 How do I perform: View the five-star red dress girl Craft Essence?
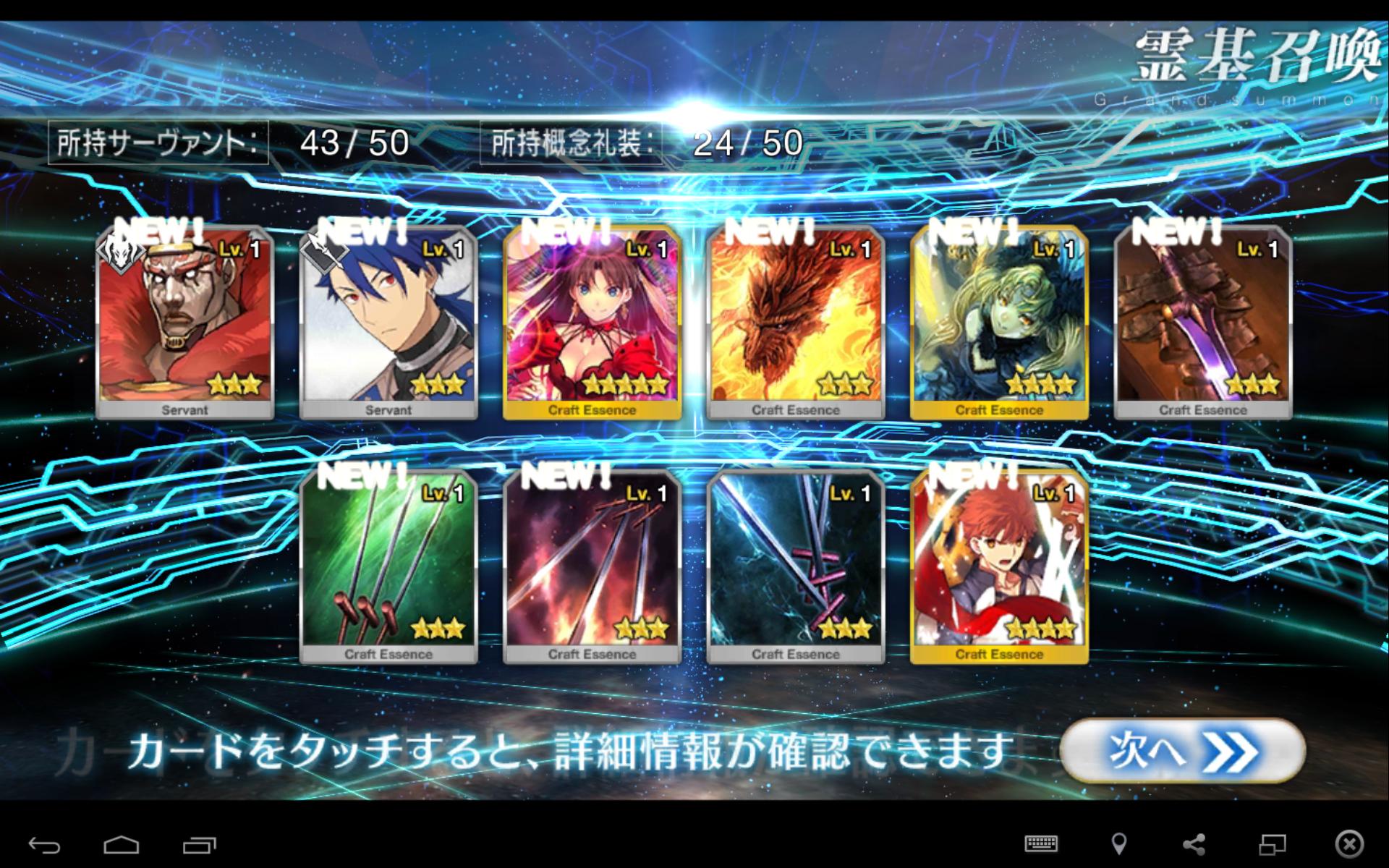(x=592, y=323)
